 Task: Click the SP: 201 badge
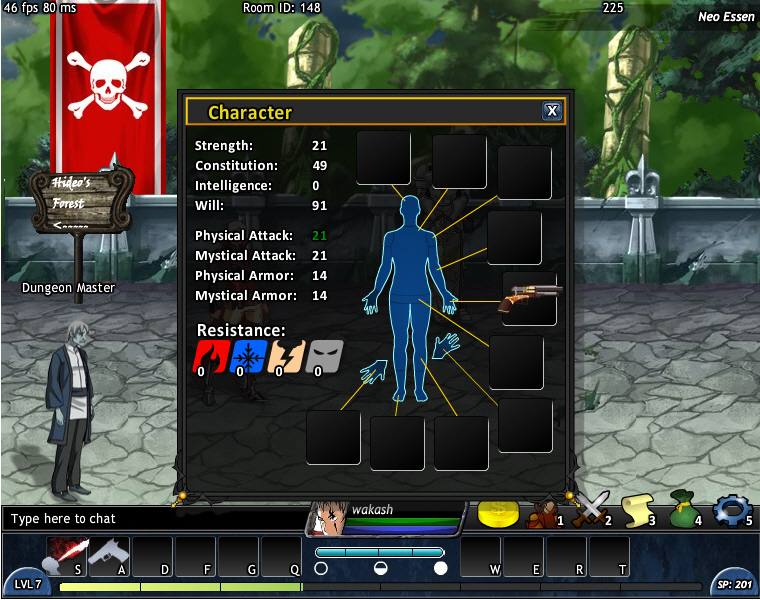pos(732,584)
